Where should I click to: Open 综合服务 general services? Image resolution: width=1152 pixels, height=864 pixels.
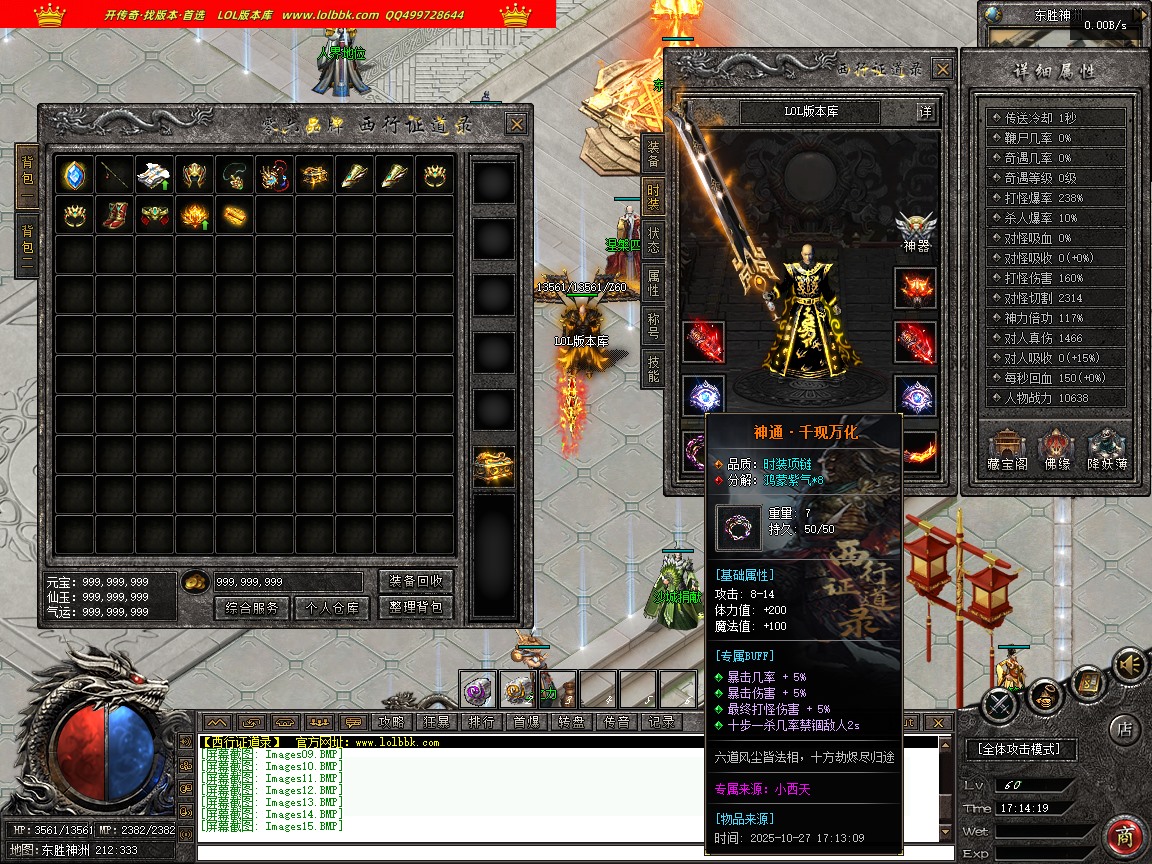(252, 607)
